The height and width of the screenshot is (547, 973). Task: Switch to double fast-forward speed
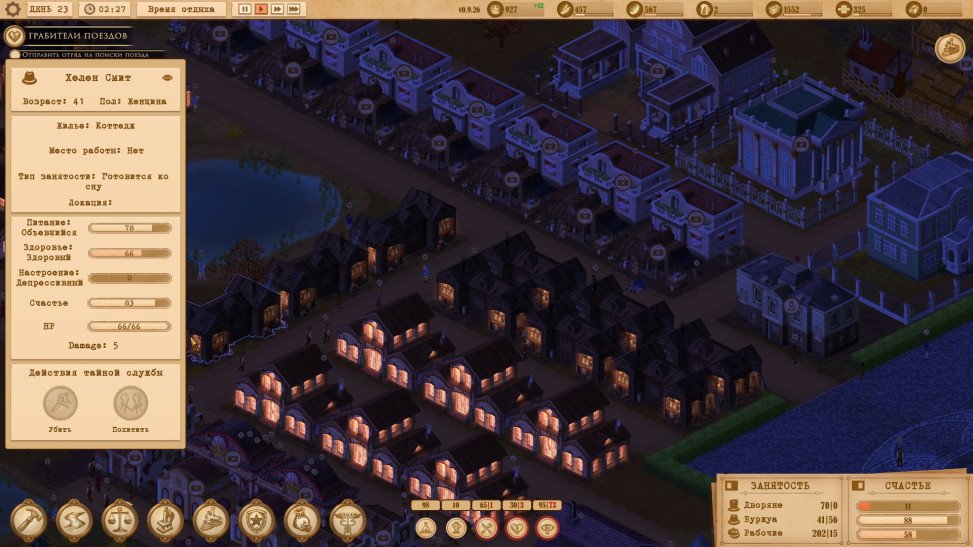coord(277,9)
